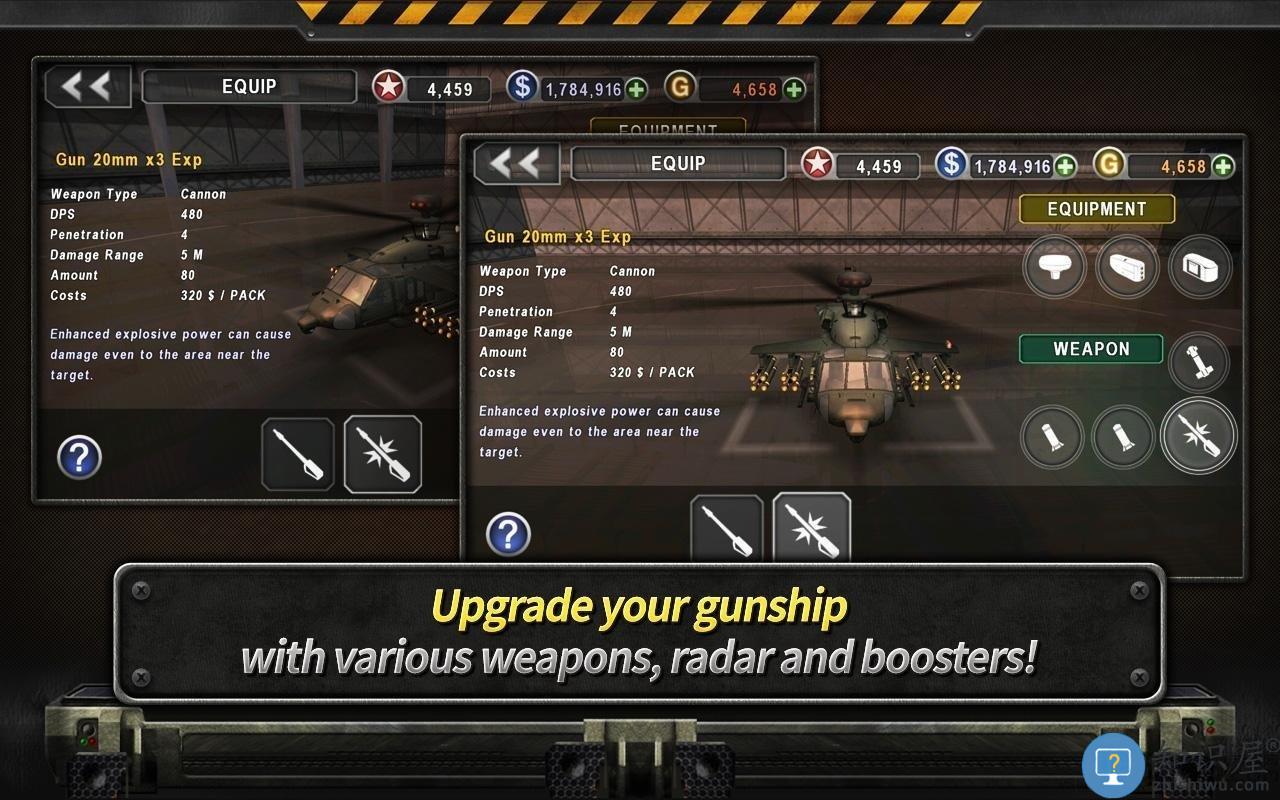Screen dimensions: 1280x800
Task: Select the missile weapon icon
Action: tap(1199, 362)
